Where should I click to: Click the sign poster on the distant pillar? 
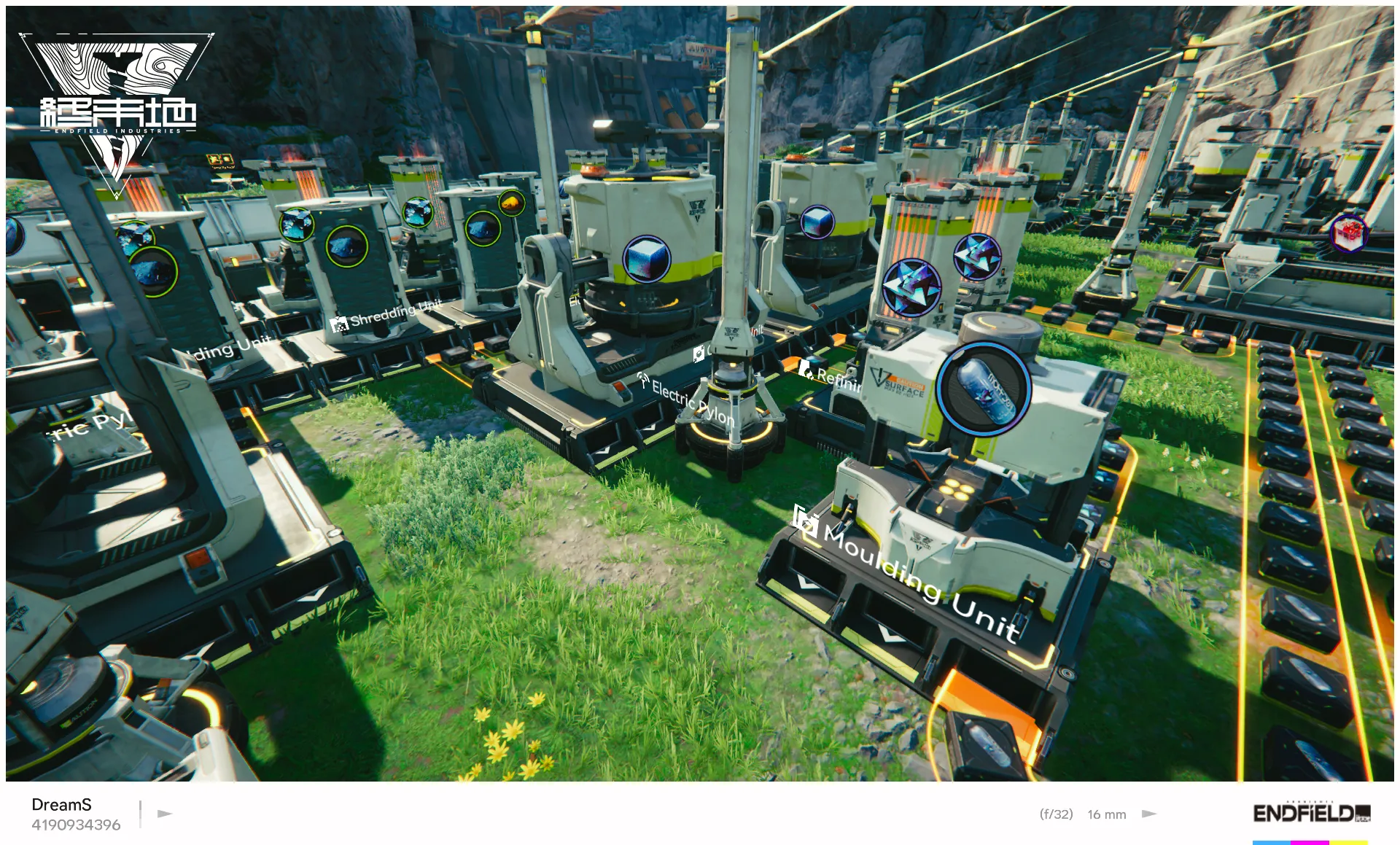coord(219,157)
